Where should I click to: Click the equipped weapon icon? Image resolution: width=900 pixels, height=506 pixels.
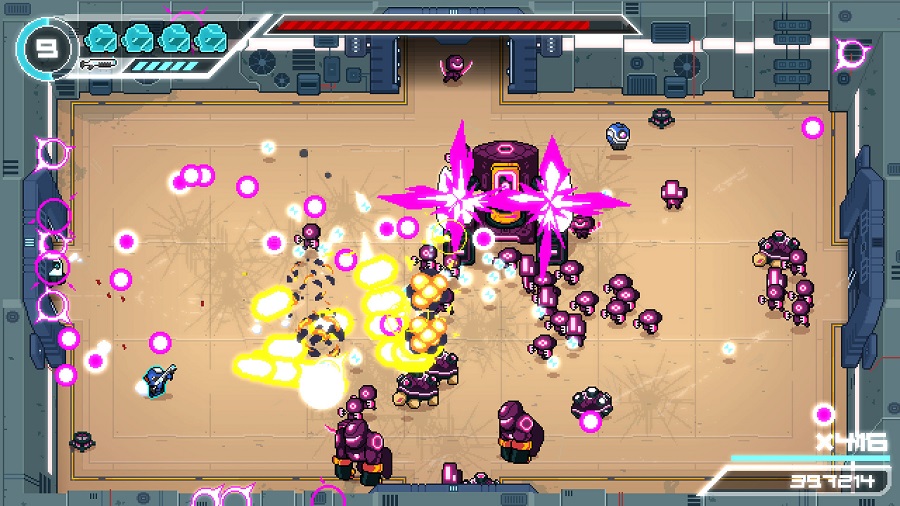click(101, 64)
